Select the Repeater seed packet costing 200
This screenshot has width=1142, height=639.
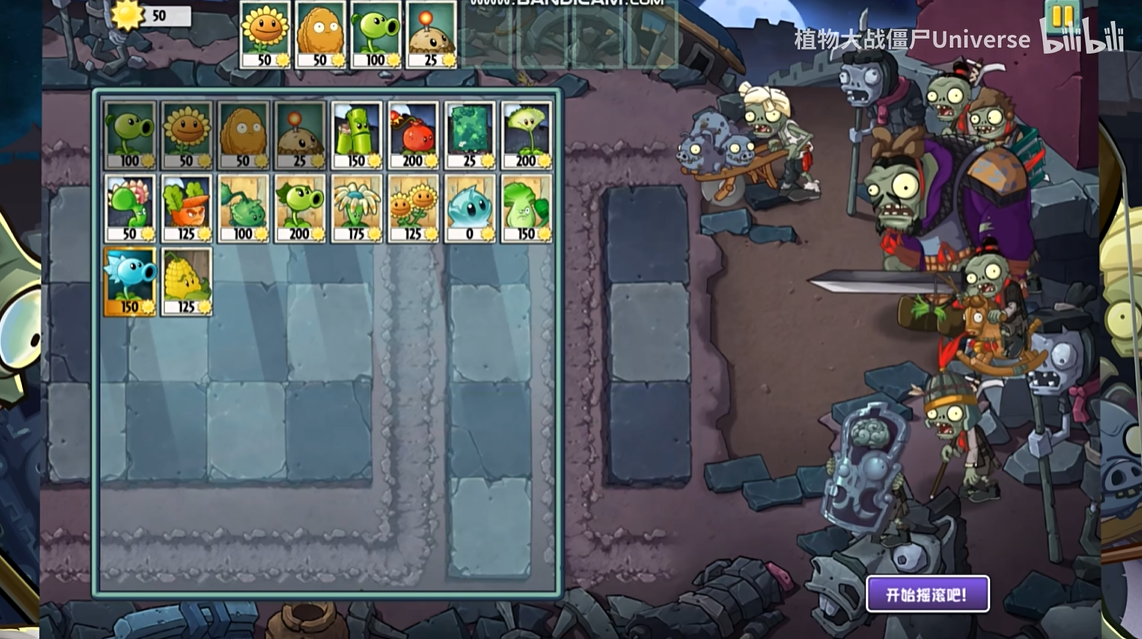(300, 209)
